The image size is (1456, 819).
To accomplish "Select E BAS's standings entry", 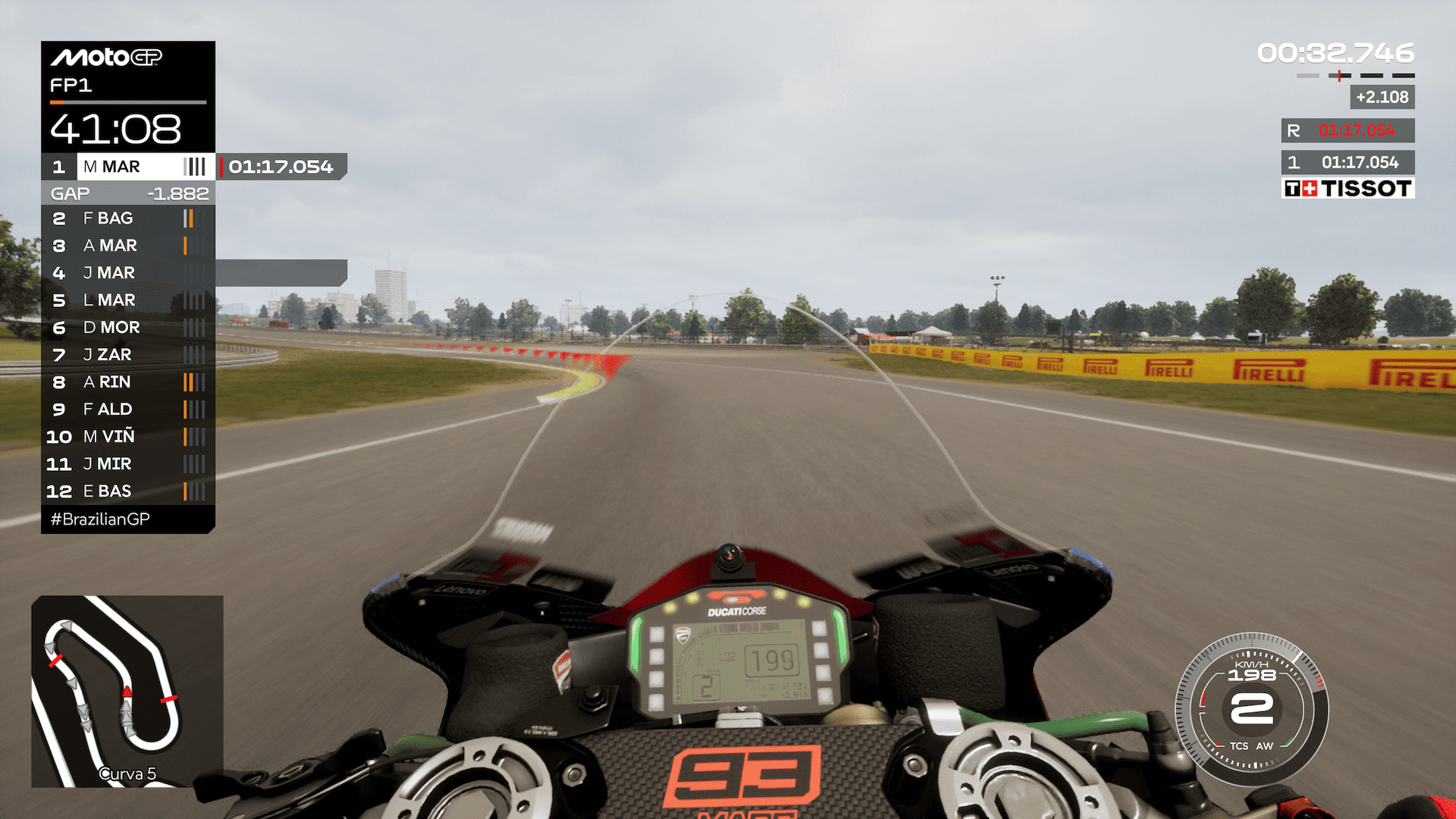I will (127, 491).
